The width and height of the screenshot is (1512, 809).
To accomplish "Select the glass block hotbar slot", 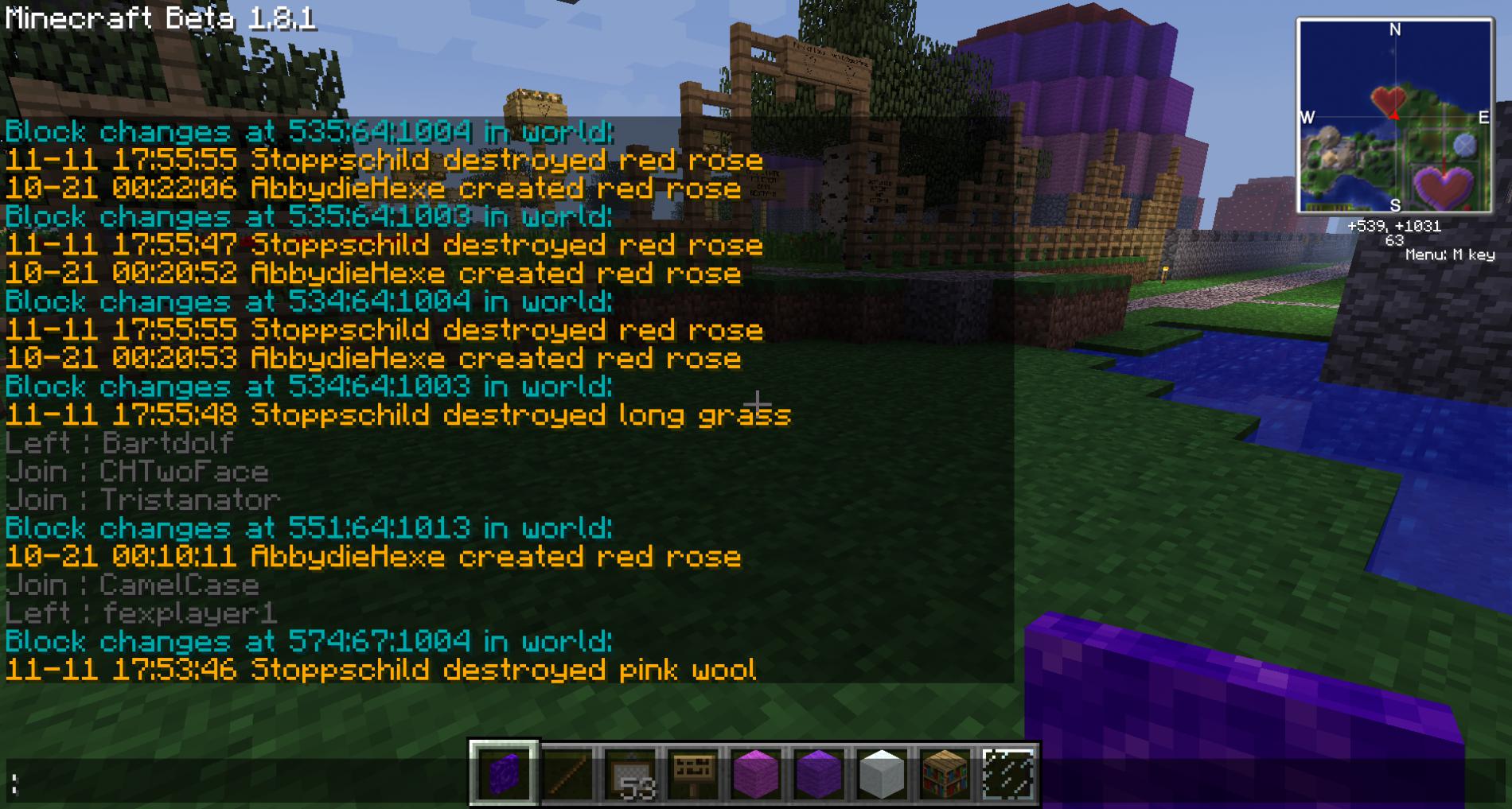I will coord(1007,773).
